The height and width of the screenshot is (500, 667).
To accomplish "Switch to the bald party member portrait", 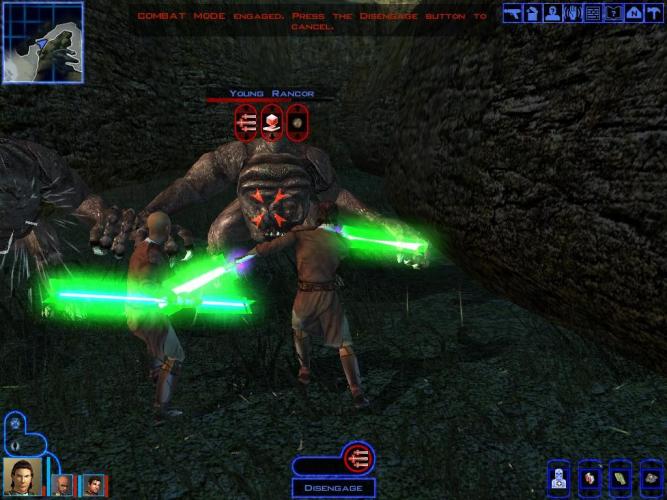I will [x=62, y=484].
